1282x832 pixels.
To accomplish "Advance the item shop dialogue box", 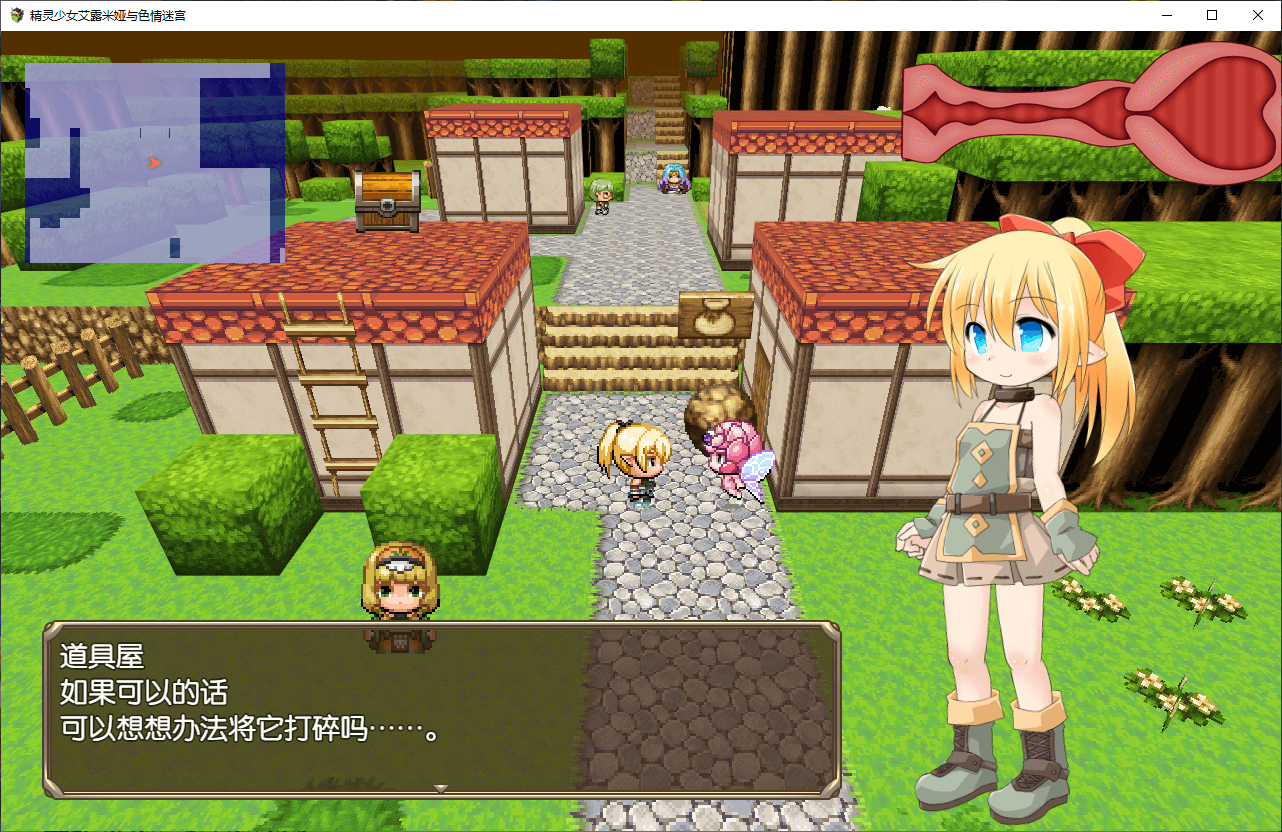I will pos(441,709).
